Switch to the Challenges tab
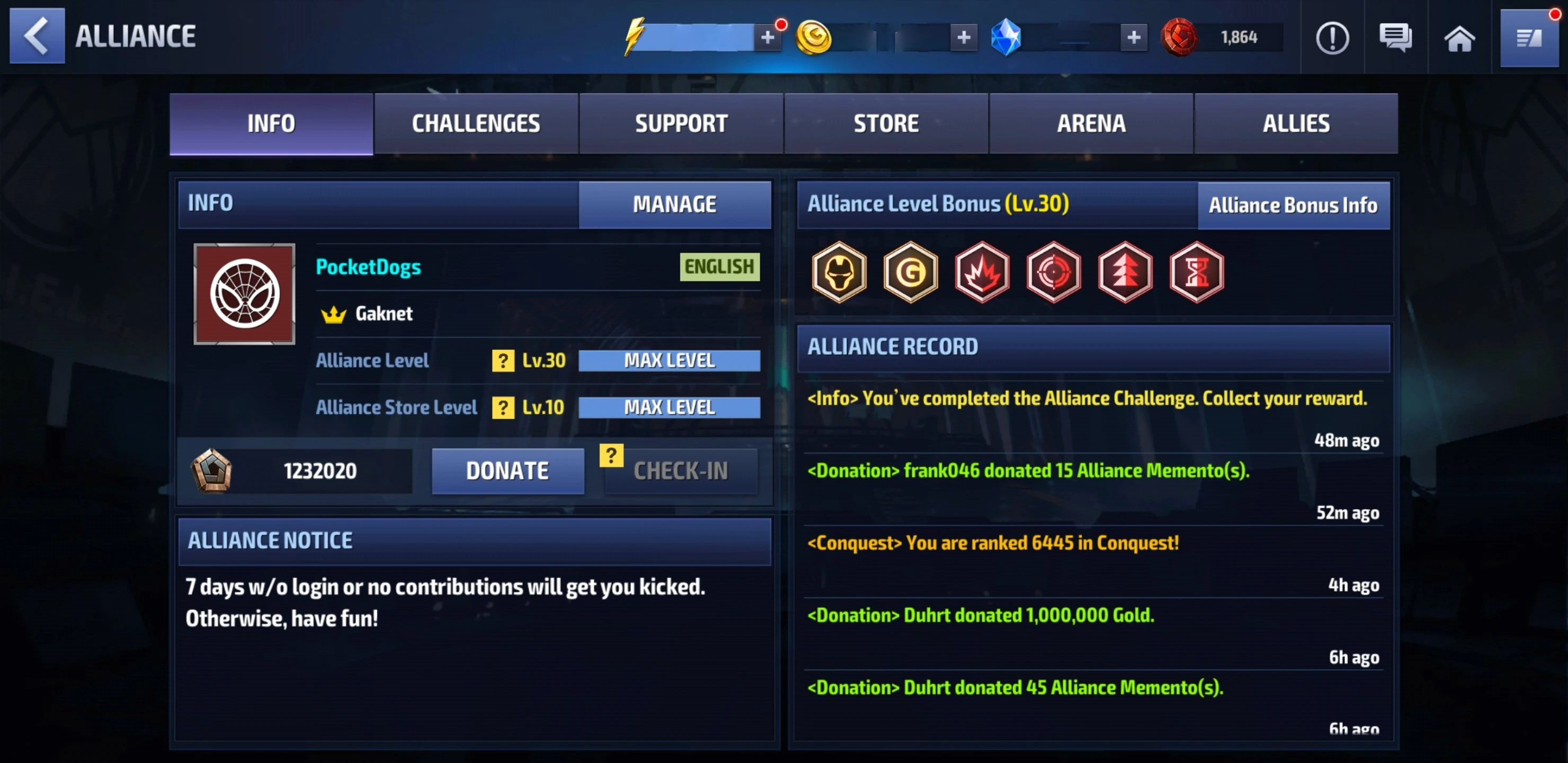1568x763 pixels. point(475,123)
